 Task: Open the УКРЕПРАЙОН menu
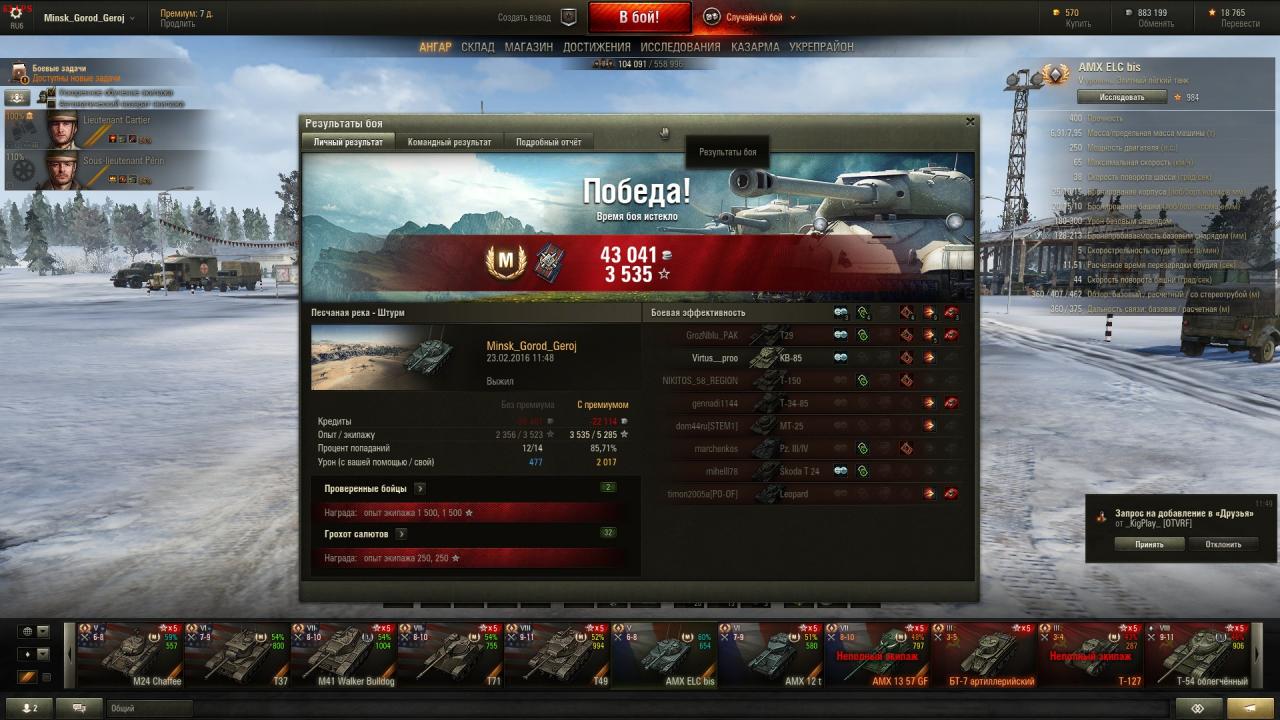[x=821, y=47]
